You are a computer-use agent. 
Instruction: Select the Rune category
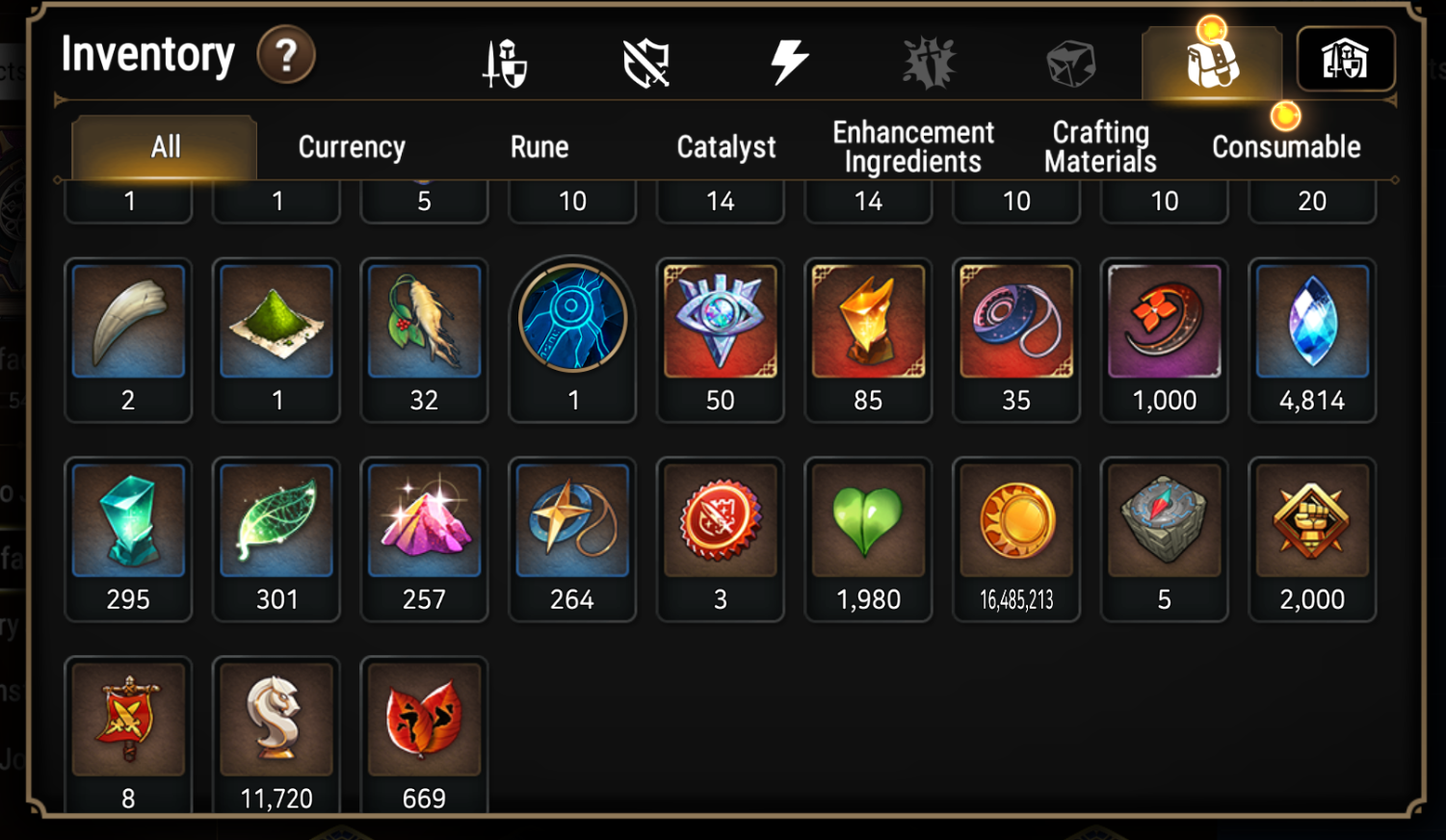[539, 146]
